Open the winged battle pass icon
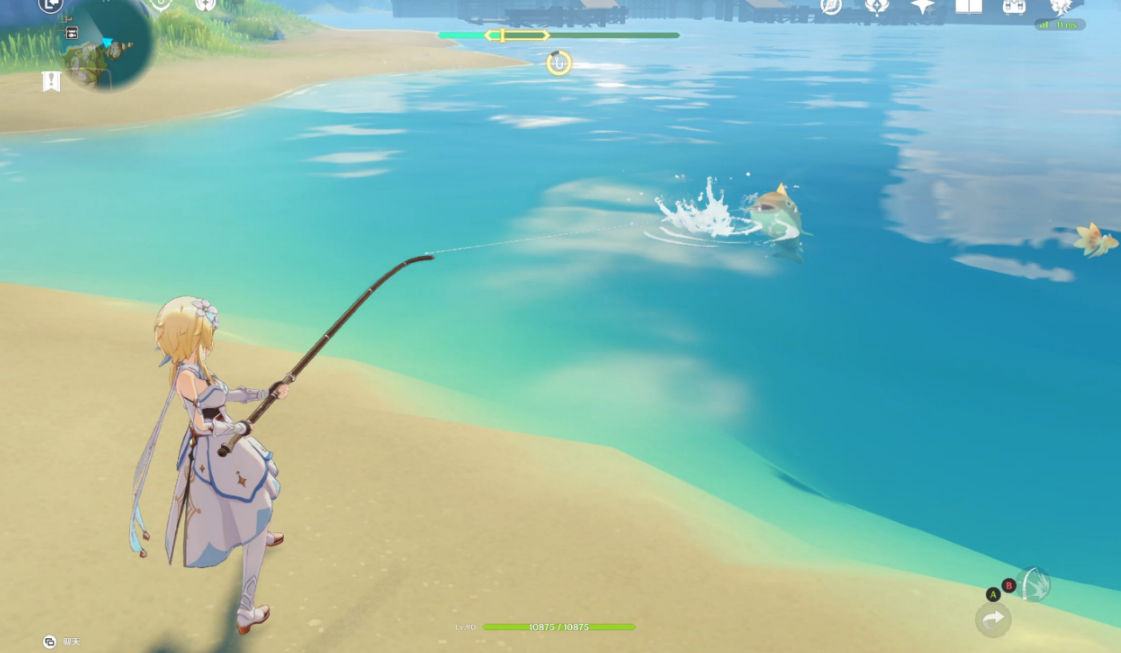1121x653 pixels. [877, 6]
